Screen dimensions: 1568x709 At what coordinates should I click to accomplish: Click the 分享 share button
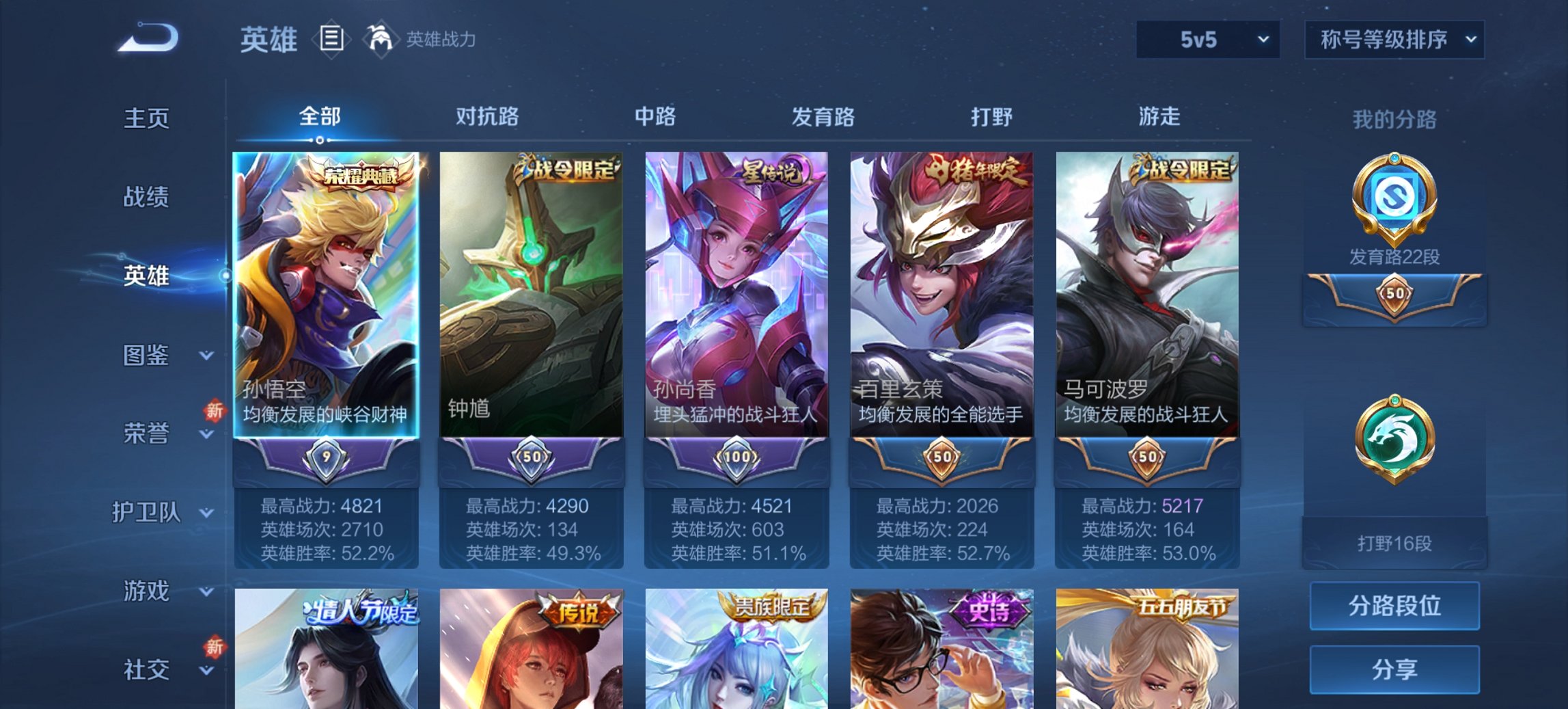click(x=1394, y=669)
